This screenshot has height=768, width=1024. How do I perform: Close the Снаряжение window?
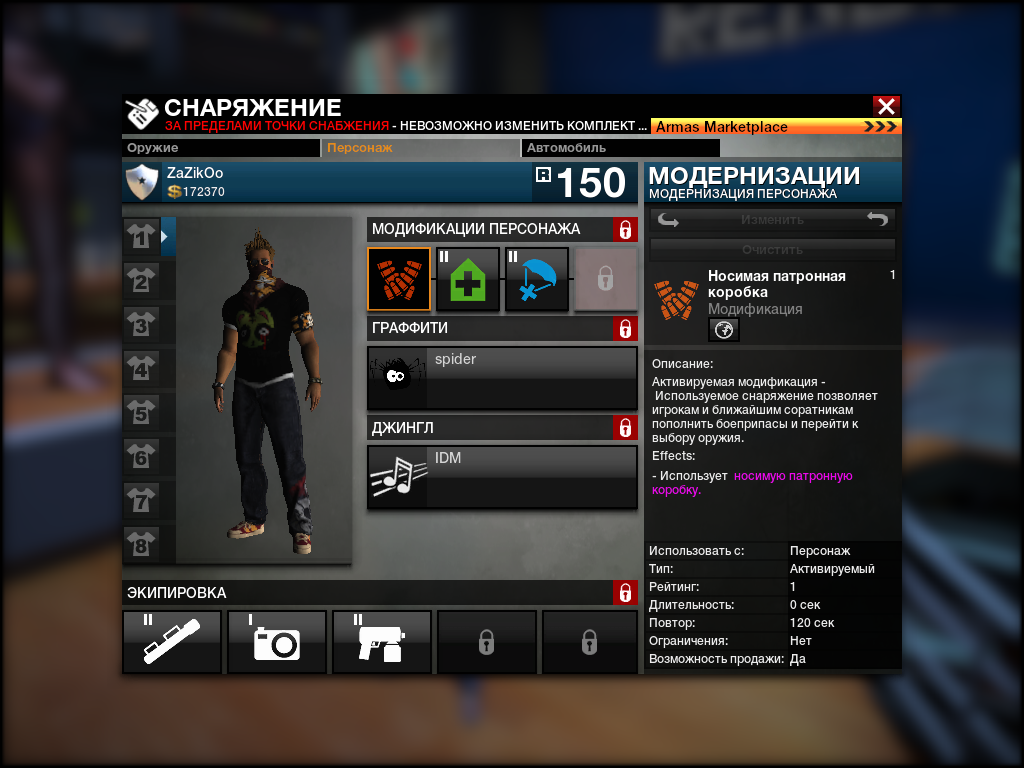coord(886,106)
